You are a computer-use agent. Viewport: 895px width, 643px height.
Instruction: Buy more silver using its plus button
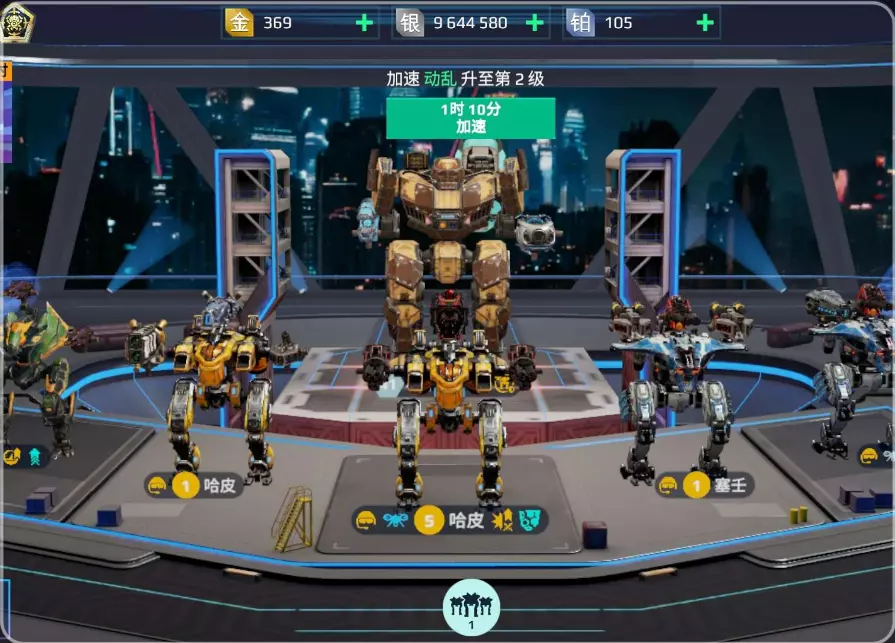(x=534, y=22)
